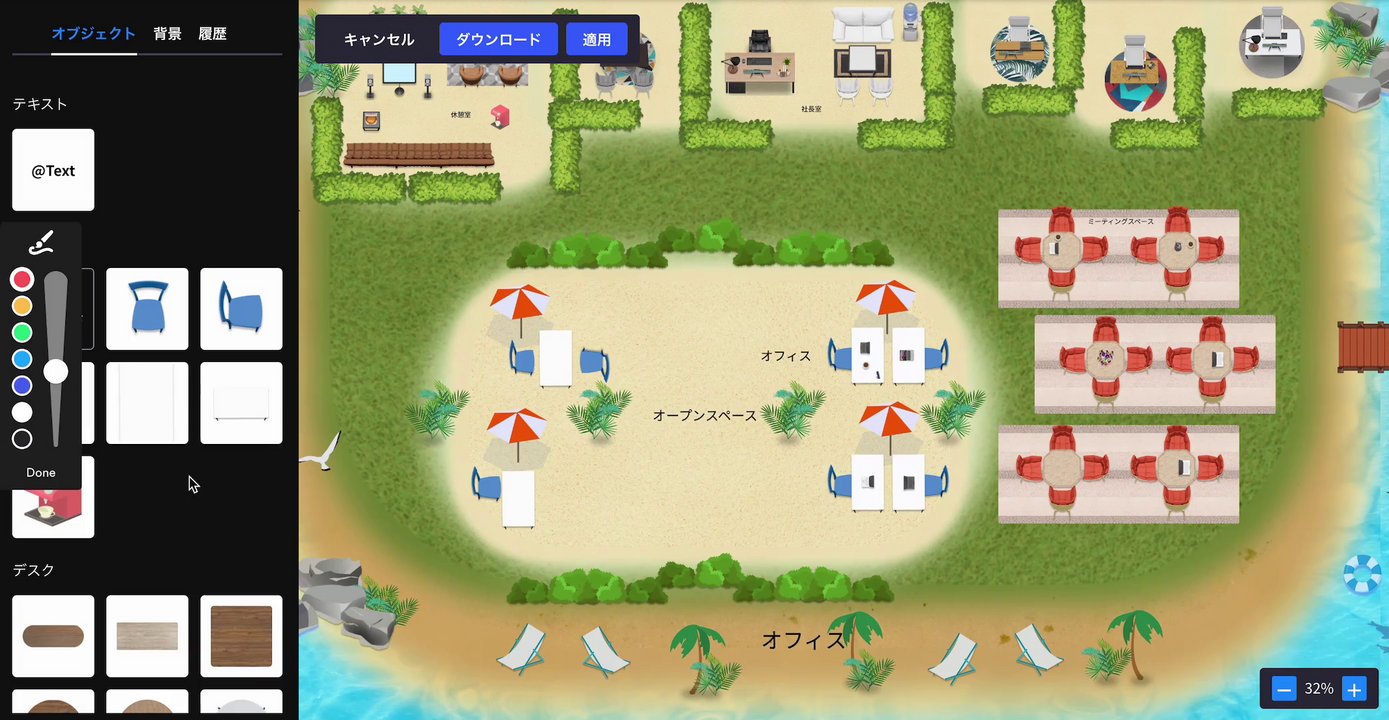Finish drawing with the Done button
Viewport: 1389px width, 720px height.
[x=41, y=473]
